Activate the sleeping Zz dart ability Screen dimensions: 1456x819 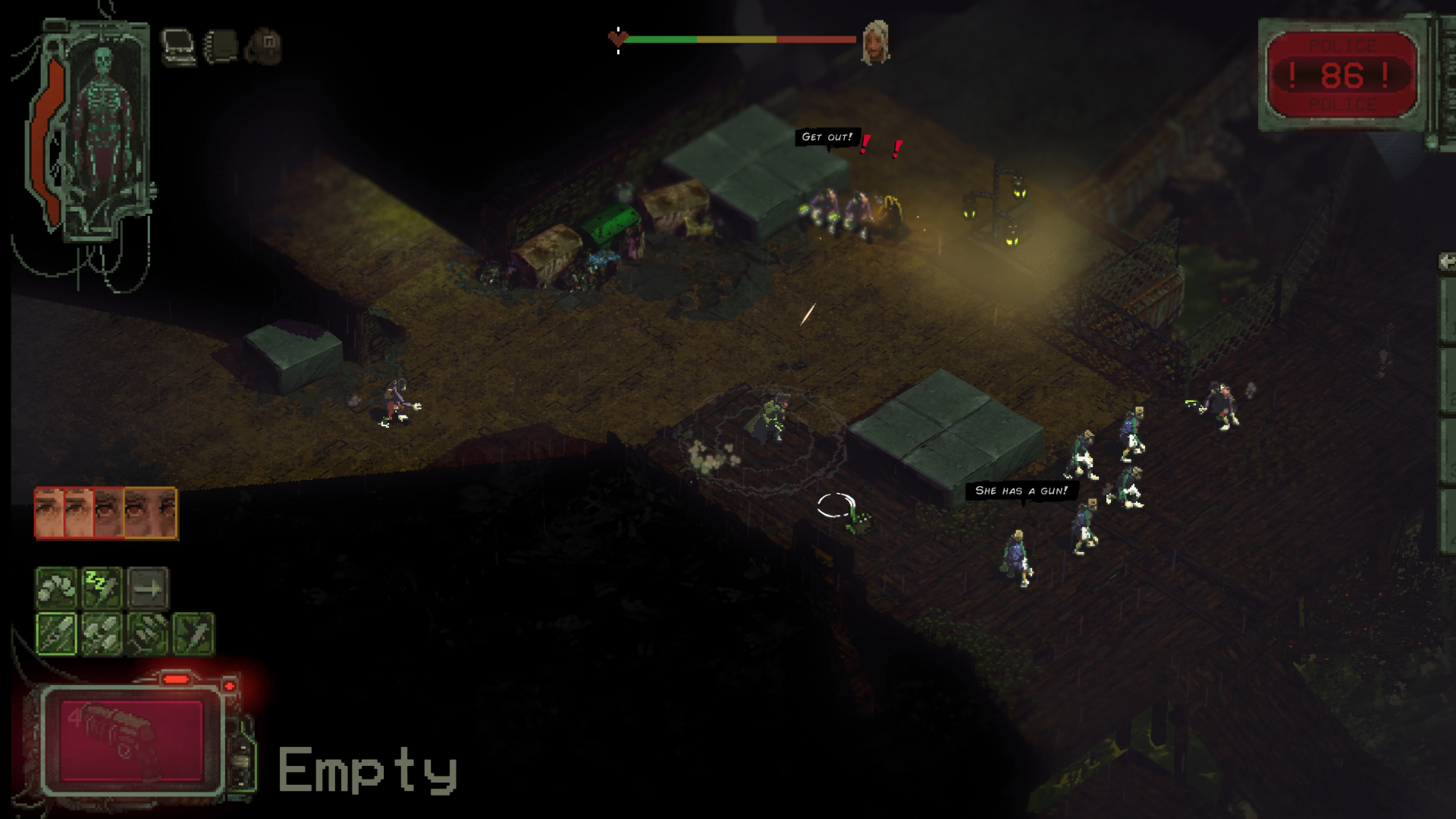click(102, 588)
